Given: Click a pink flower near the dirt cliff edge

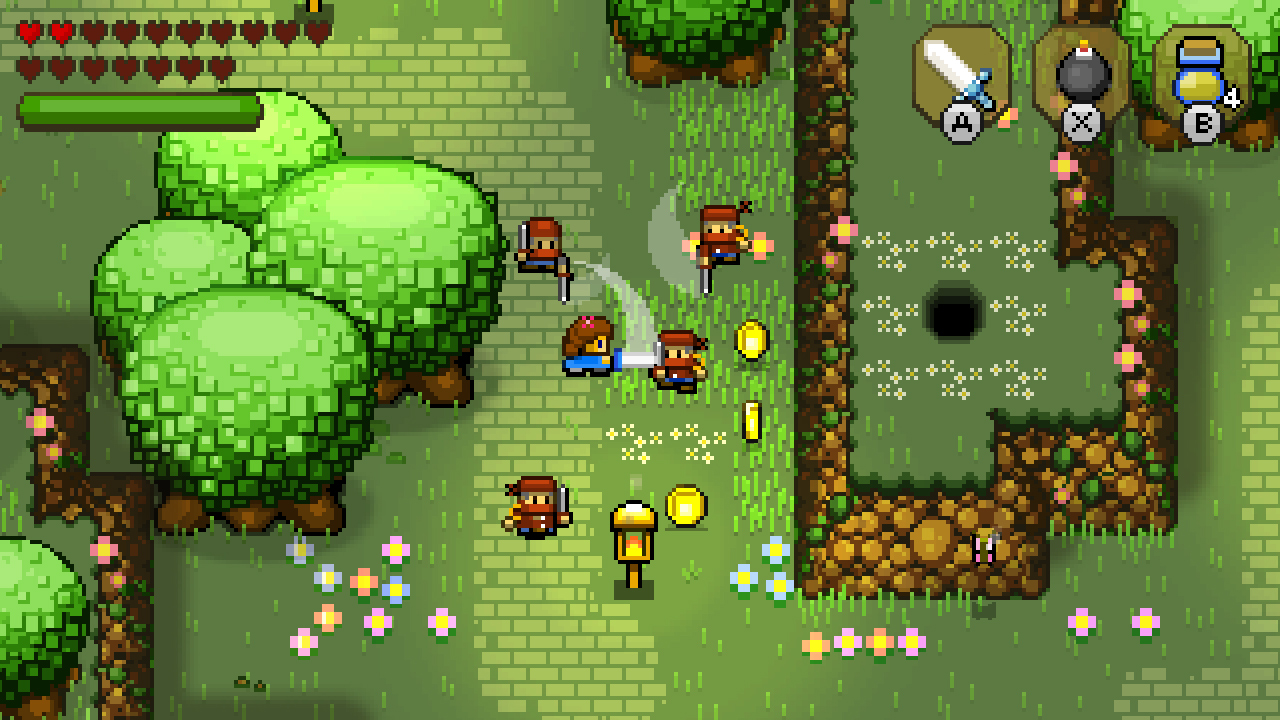Looking at the screenshot, I should (x=1063, y=163).
